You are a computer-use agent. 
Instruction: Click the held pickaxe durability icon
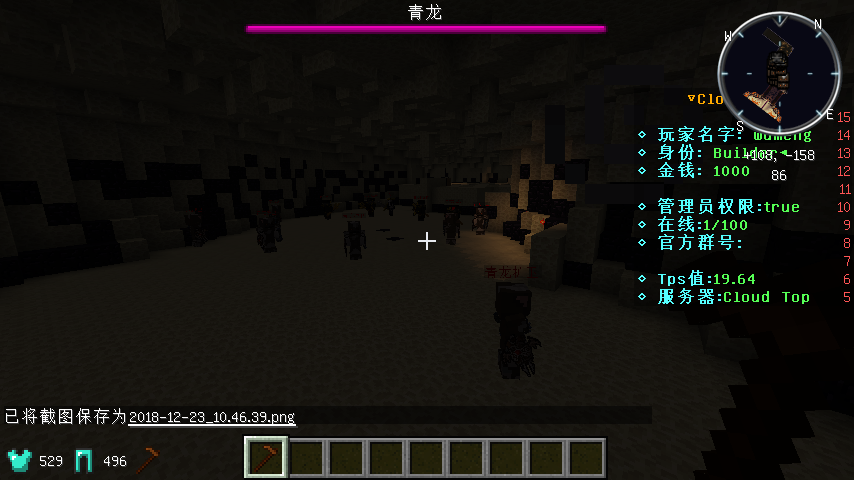tap(149, 460)
